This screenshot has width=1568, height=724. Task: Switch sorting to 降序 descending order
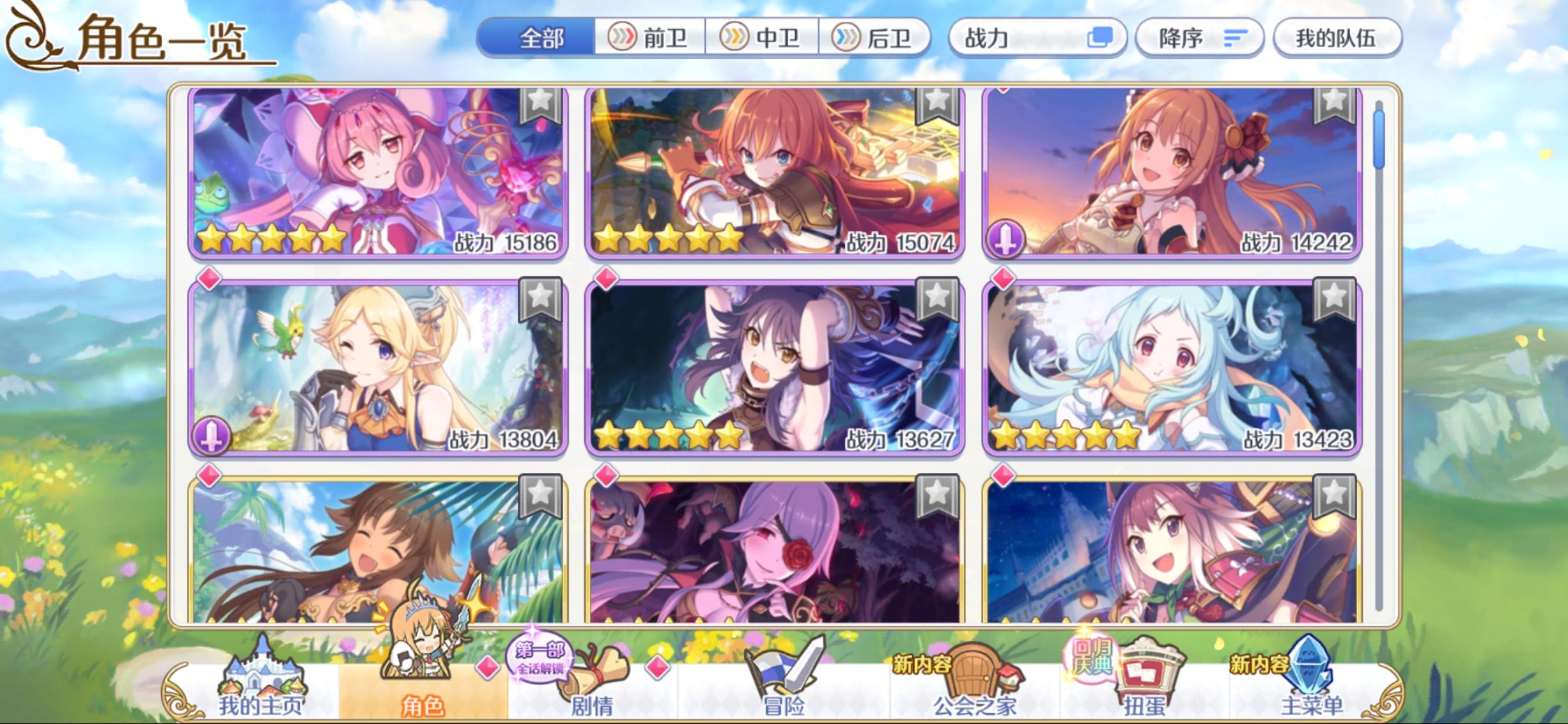tap(1200, 37)
